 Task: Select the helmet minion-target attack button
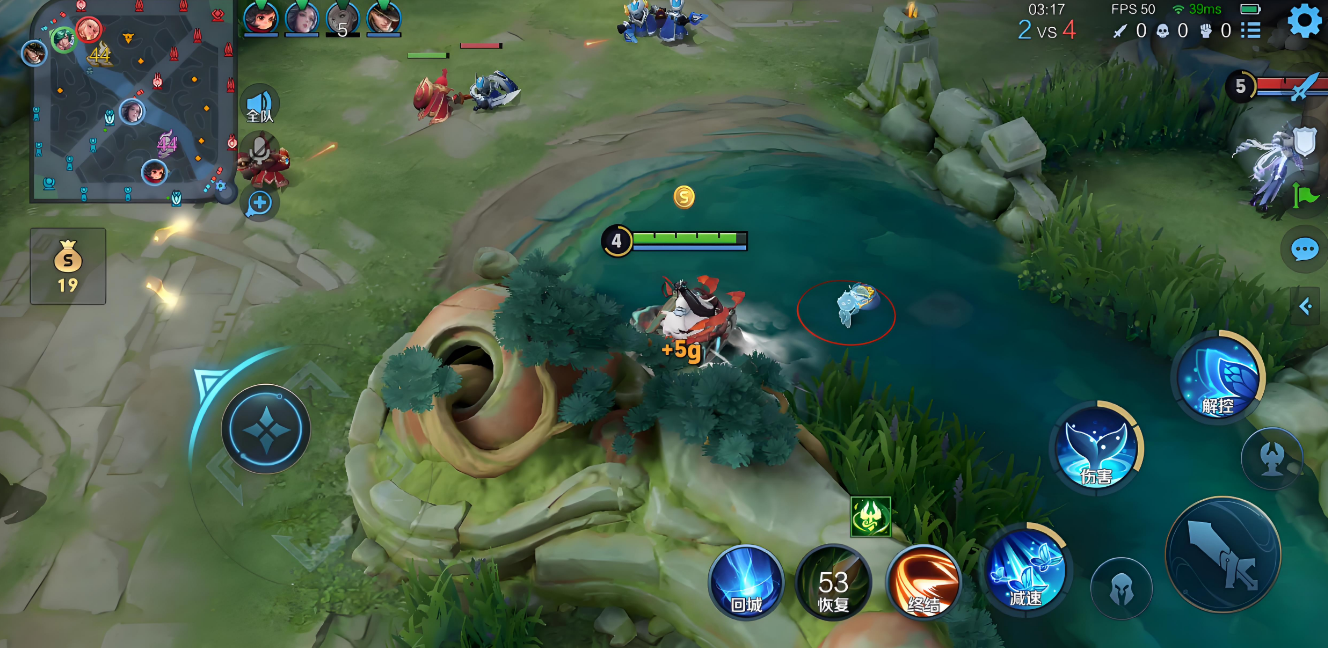(1120, 588)
